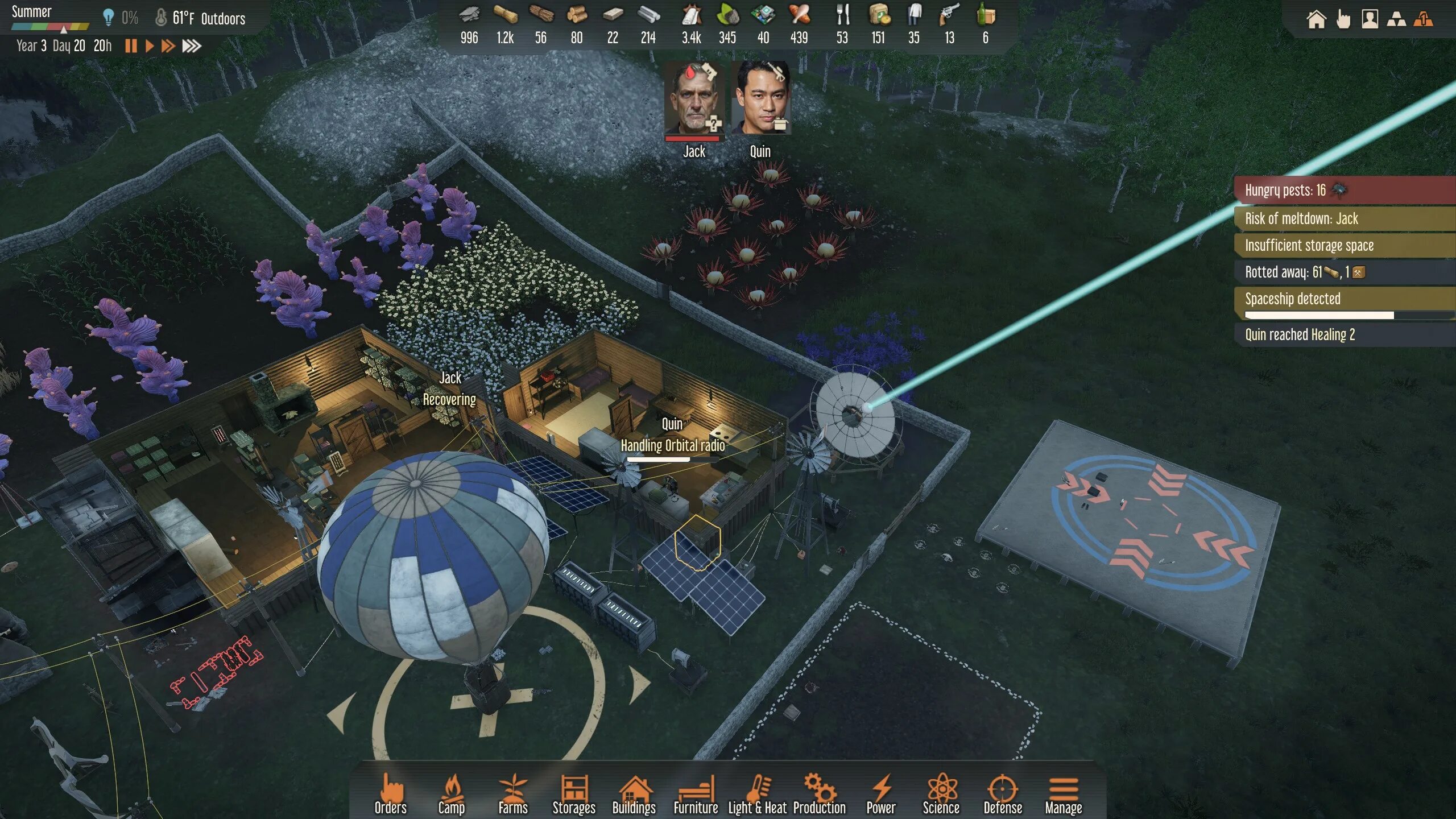Open the Storages category
The image size is (1456, 819).
[573, 793]
